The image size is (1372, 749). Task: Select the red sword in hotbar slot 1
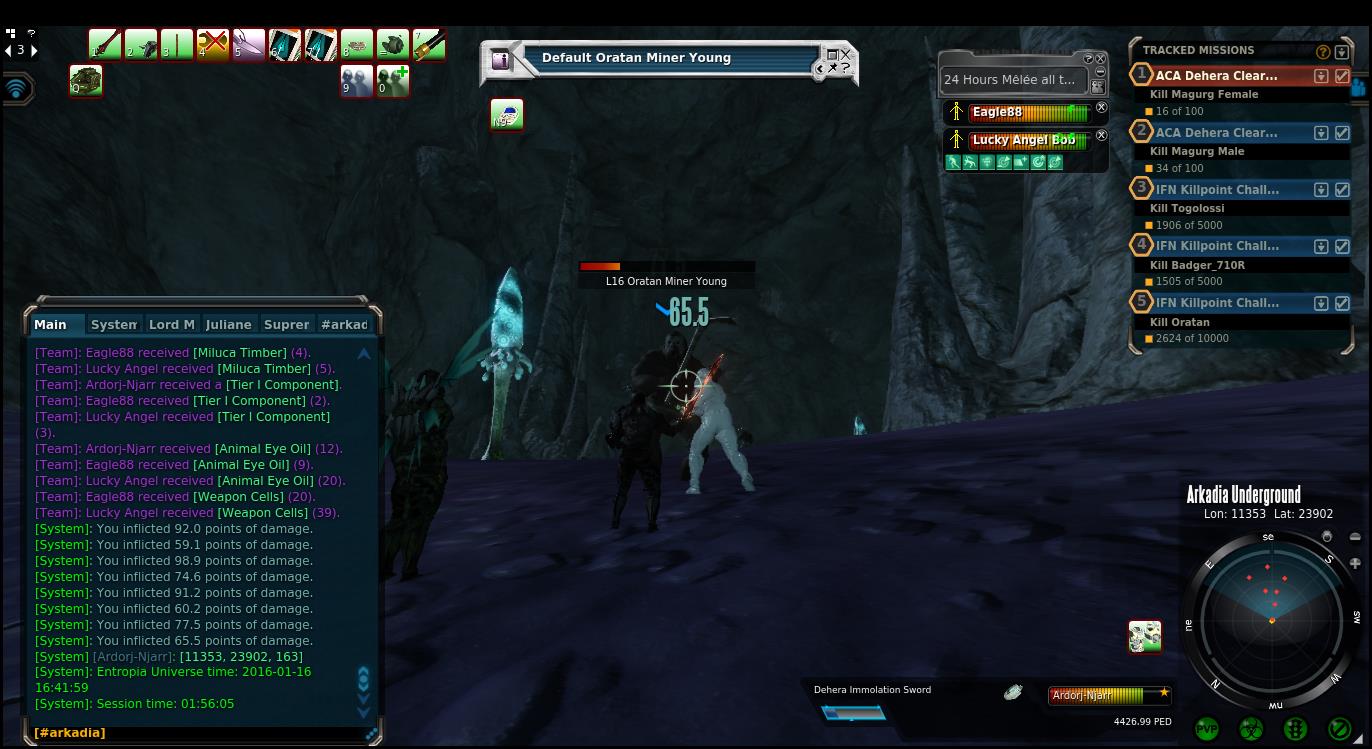104,44
